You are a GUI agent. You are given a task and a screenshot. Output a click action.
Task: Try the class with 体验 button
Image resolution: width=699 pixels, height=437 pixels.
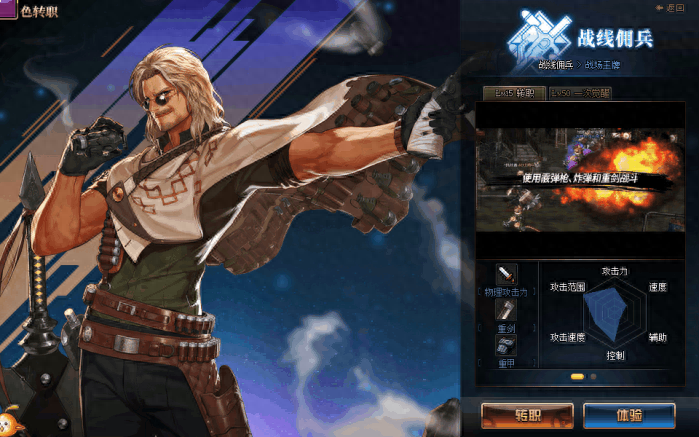coord(629,415)
